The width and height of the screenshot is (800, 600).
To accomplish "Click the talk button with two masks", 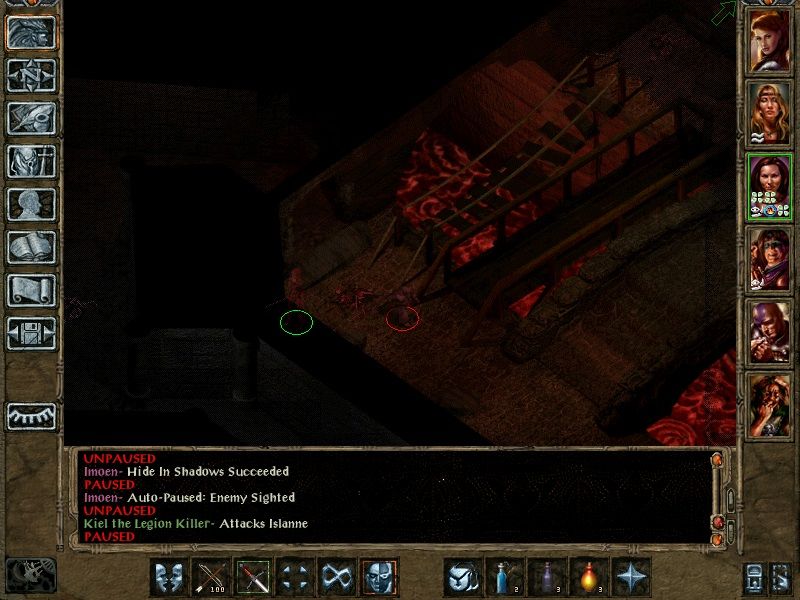I will (169, 577).
